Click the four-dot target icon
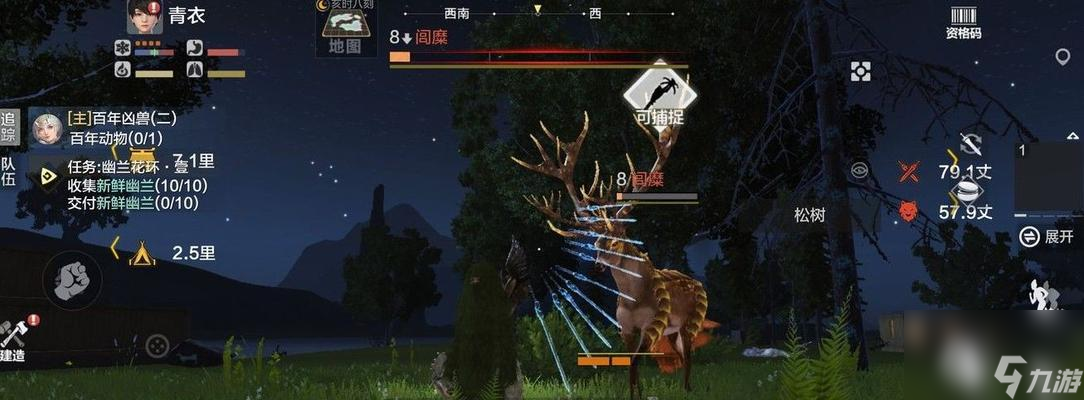Screen dimensions: 1084x400 pos(860,71)
